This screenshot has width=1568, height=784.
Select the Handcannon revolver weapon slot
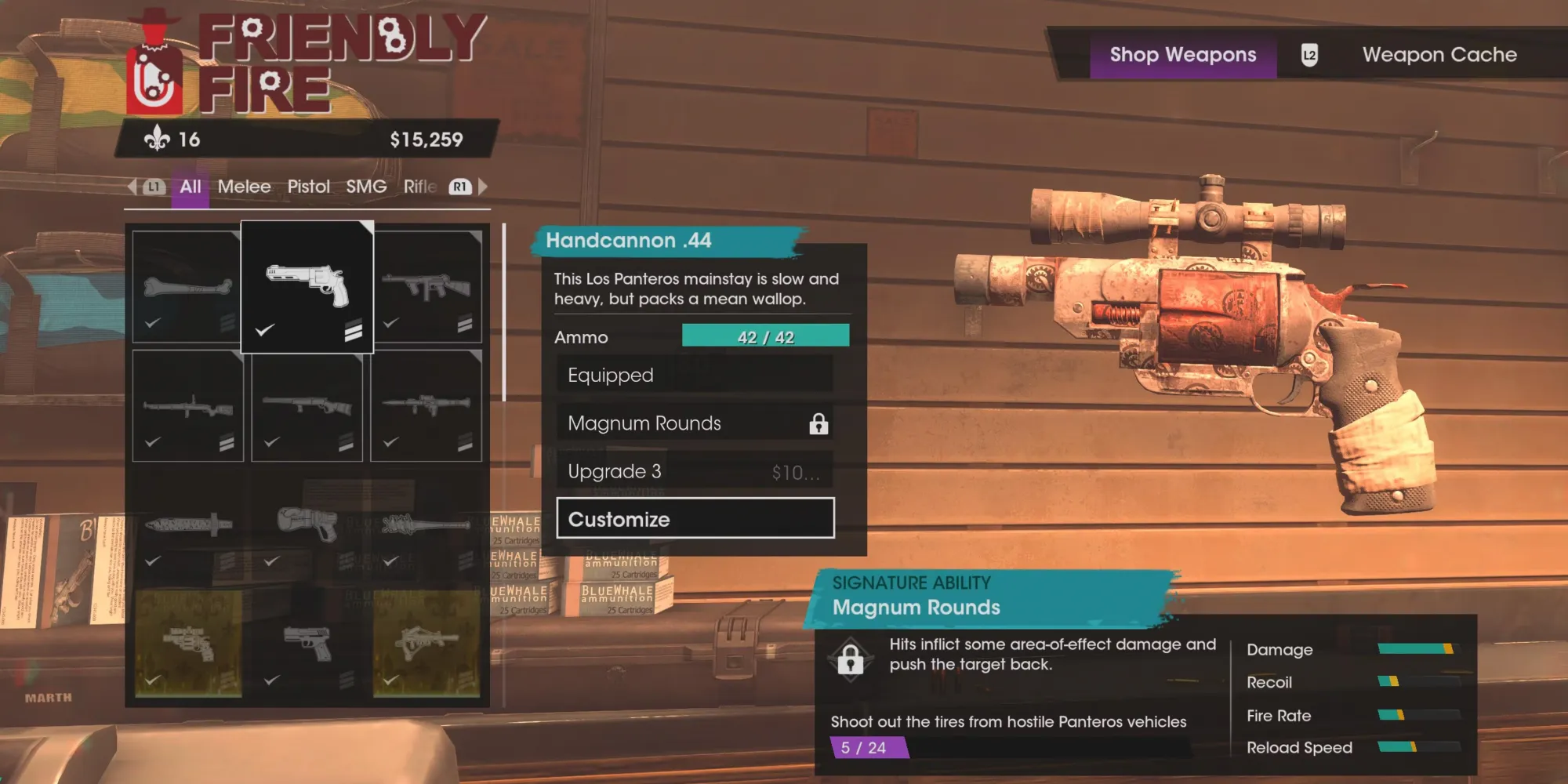point(307,287)
